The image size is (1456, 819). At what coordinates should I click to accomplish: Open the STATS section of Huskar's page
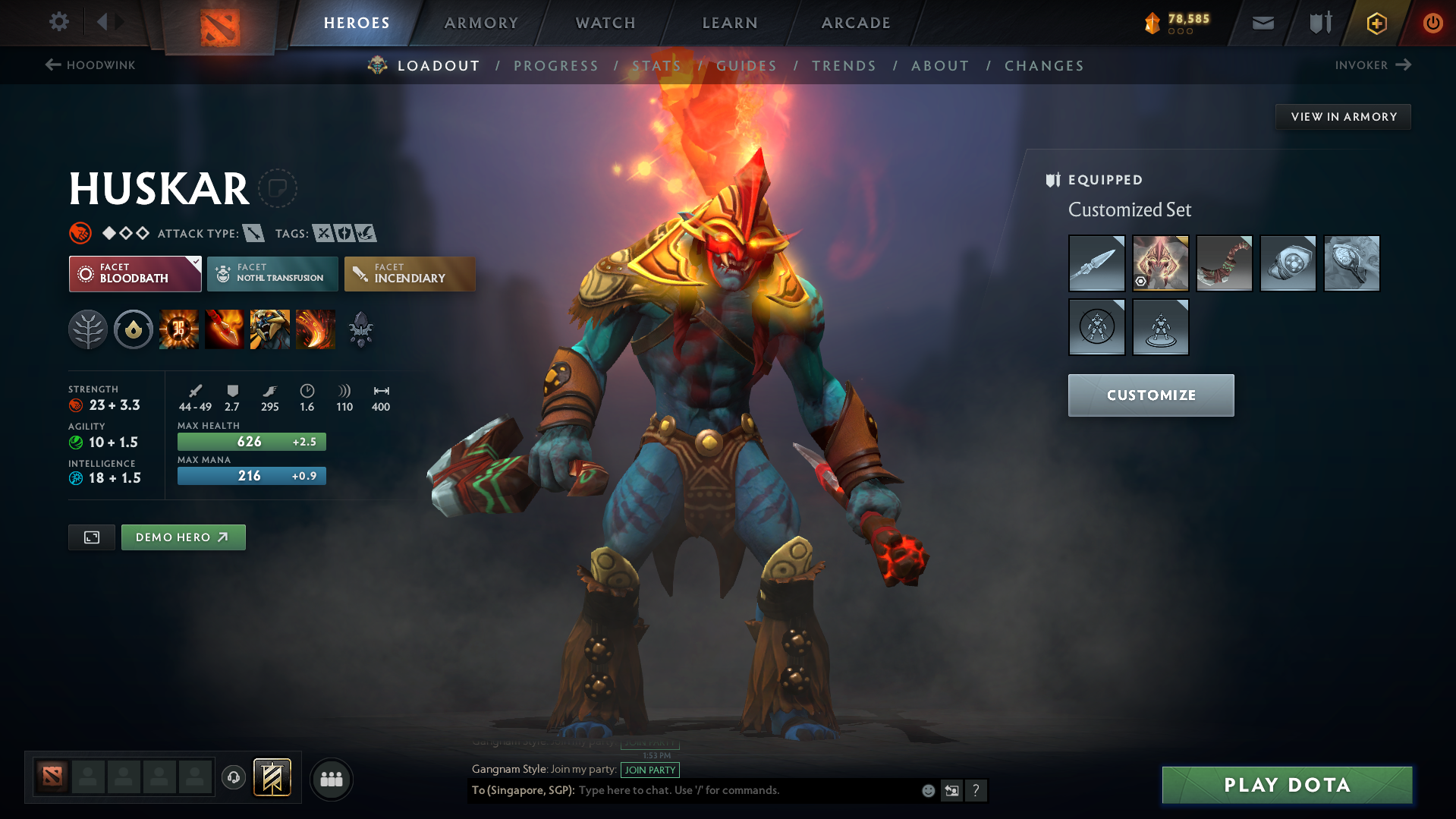[x=657, y=66]
